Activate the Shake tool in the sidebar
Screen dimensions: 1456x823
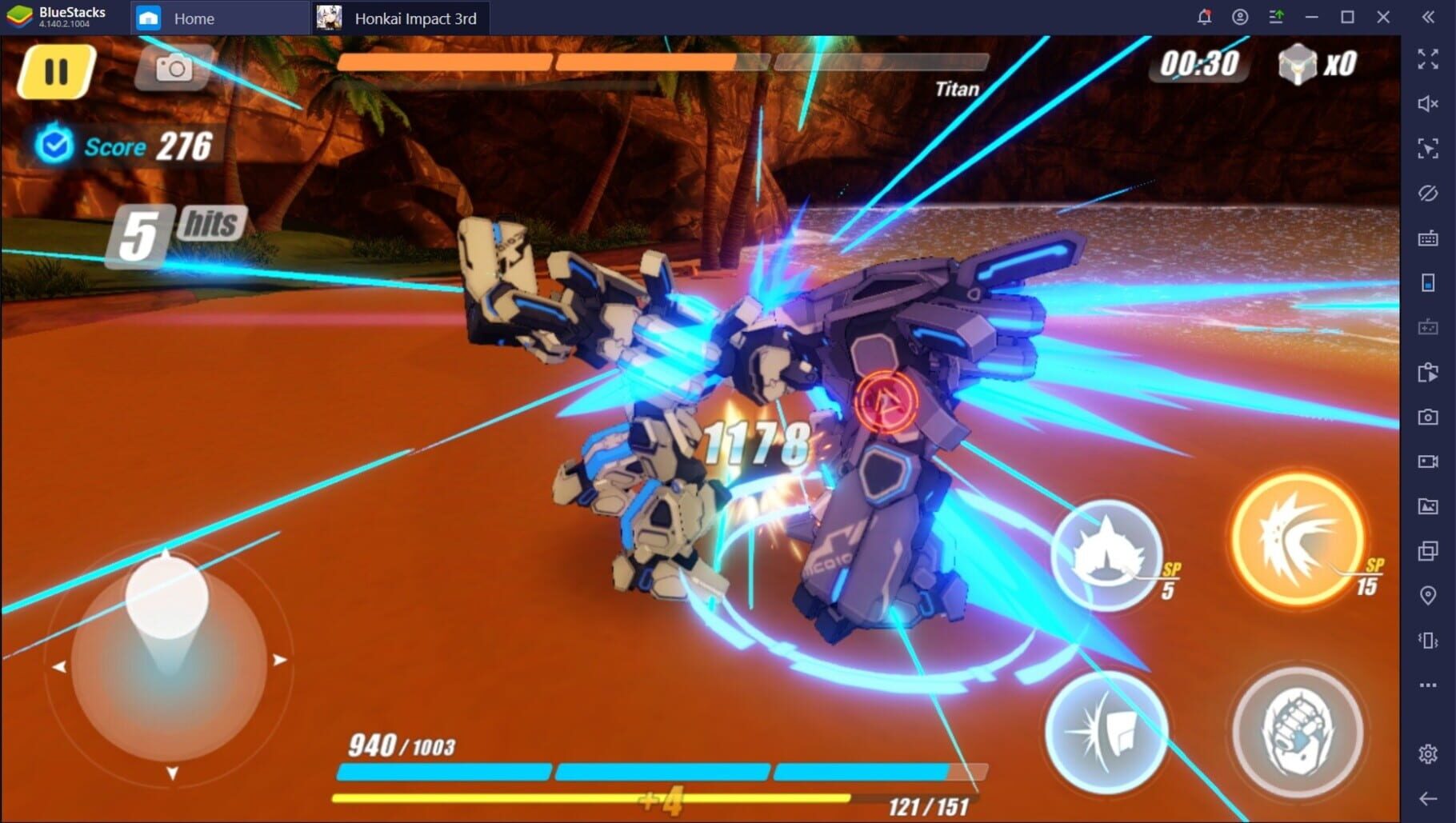pyautogui.click(x=1427, y=640)
